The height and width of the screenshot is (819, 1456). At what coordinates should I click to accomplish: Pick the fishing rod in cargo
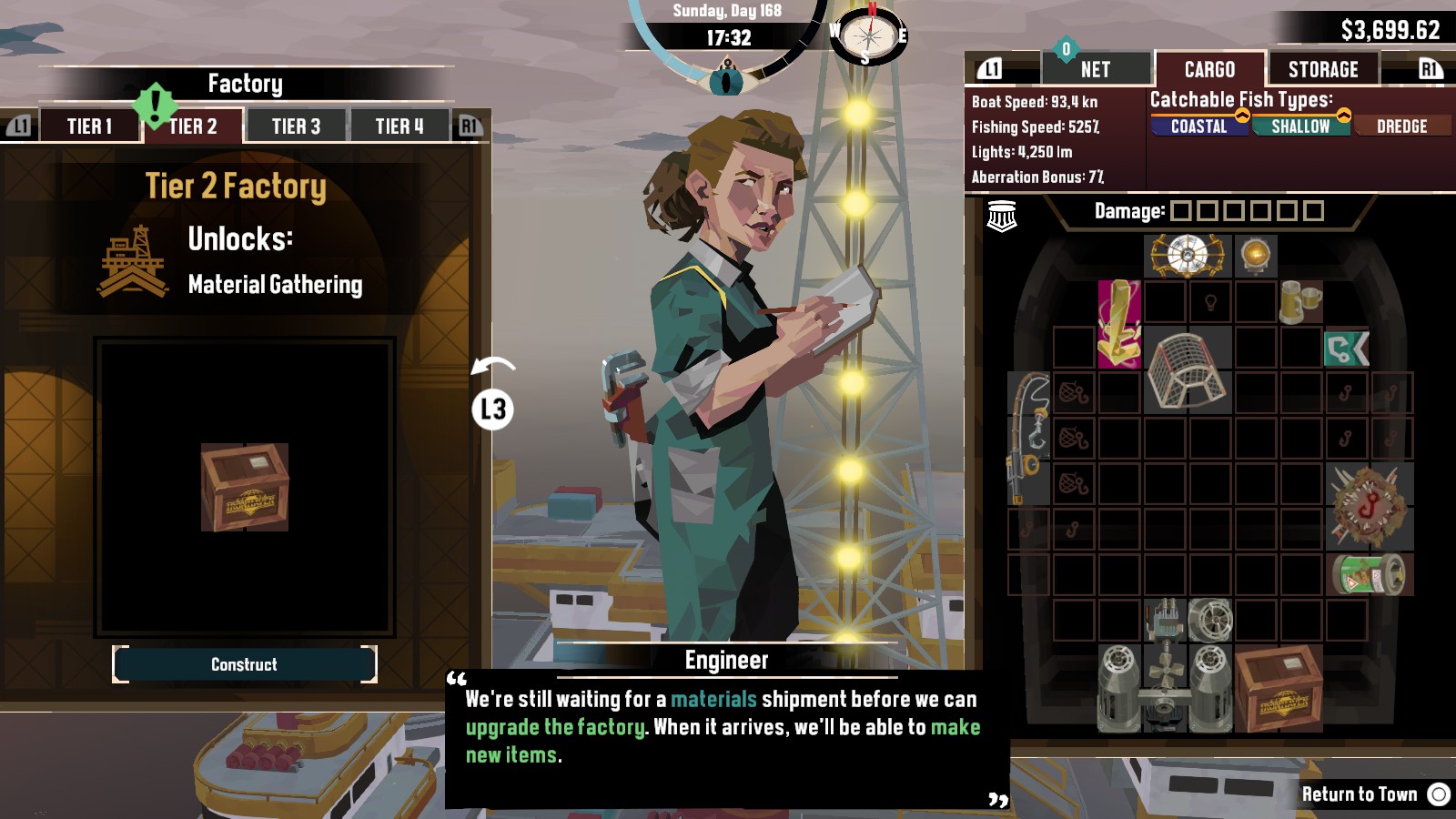click(1028, 438)
